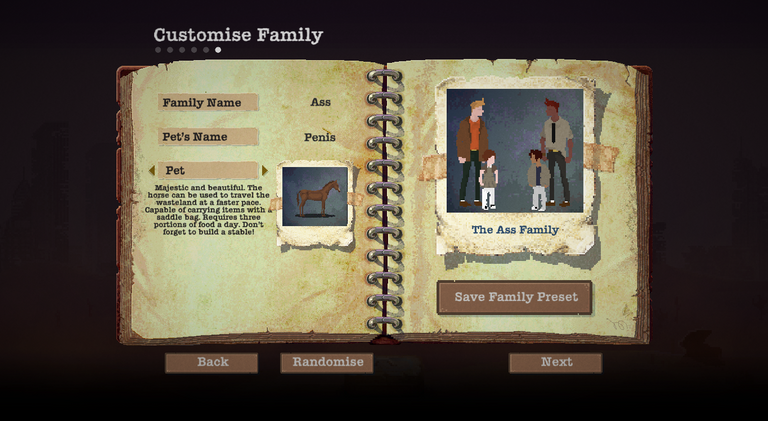This screenshot has width=768, height=421.
Task: Select previous pet with left arrow
Action: tap(152, 171)
